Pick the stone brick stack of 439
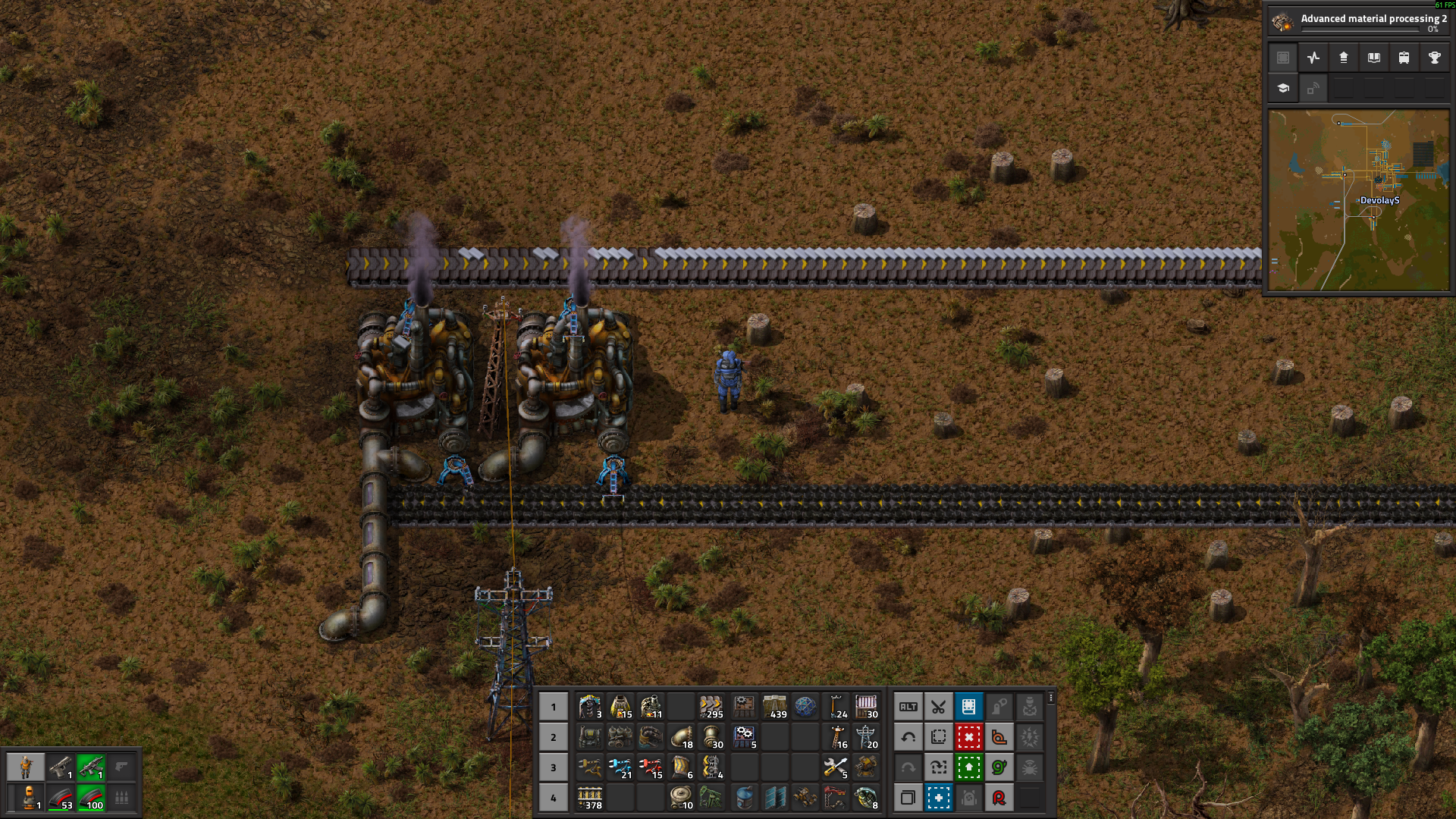The image size is (1456, 819). (x=774, y=707)
